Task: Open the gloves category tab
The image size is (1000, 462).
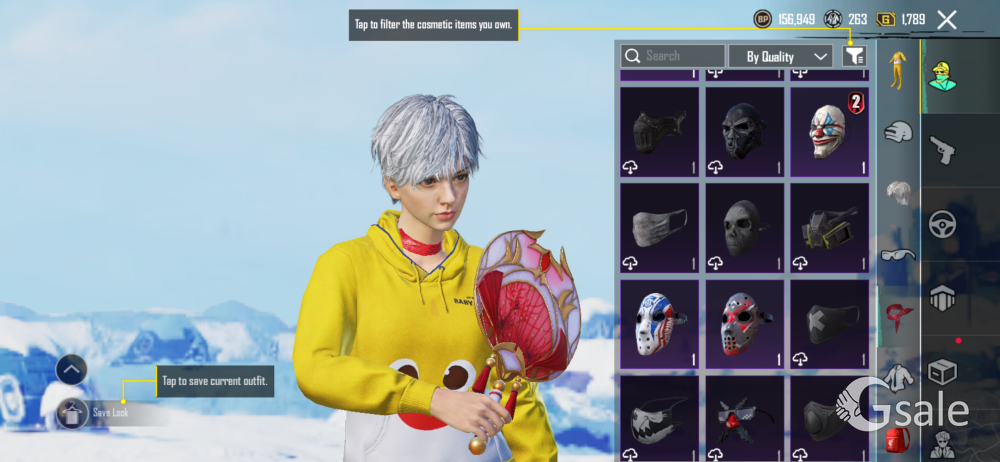Action: coord(899,131)
